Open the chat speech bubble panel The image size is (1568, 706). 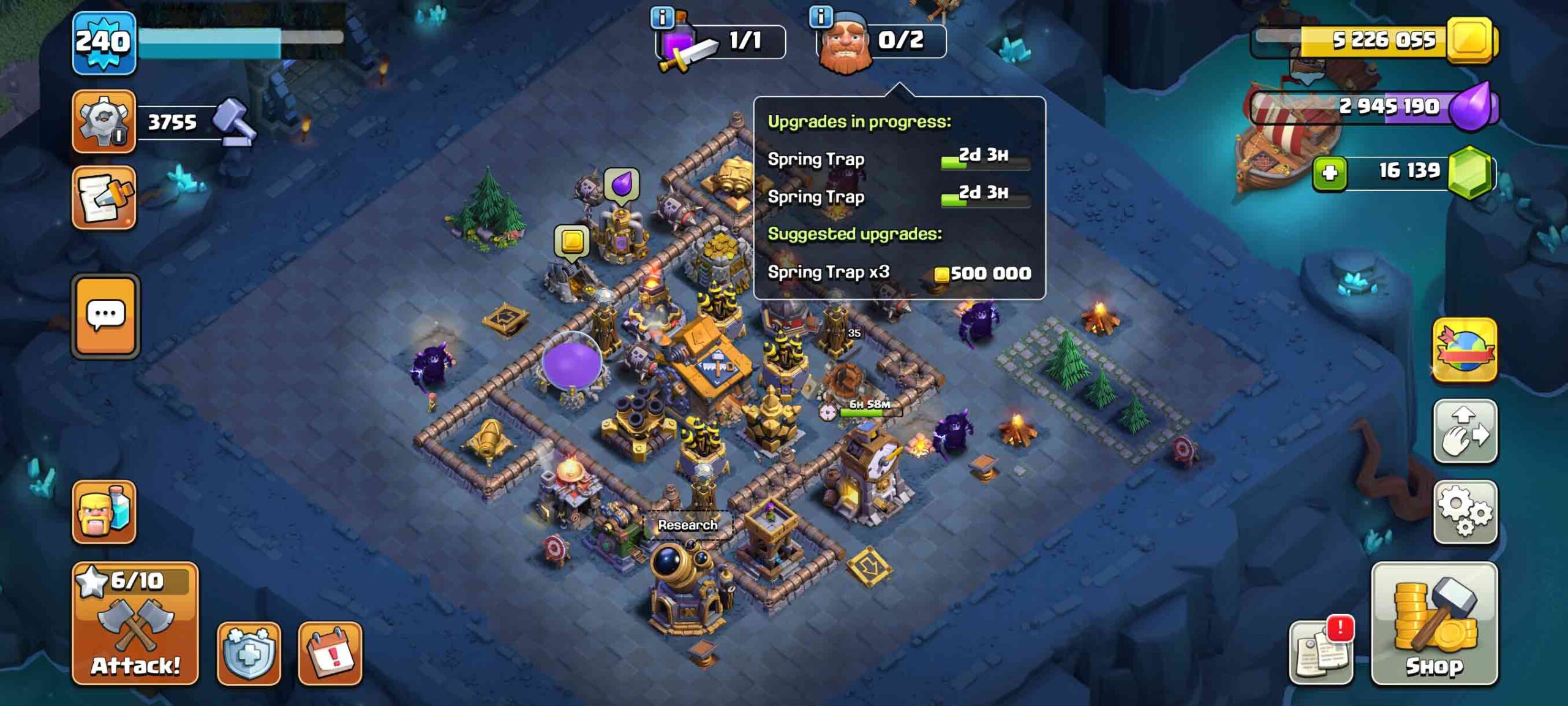[106, 316]
